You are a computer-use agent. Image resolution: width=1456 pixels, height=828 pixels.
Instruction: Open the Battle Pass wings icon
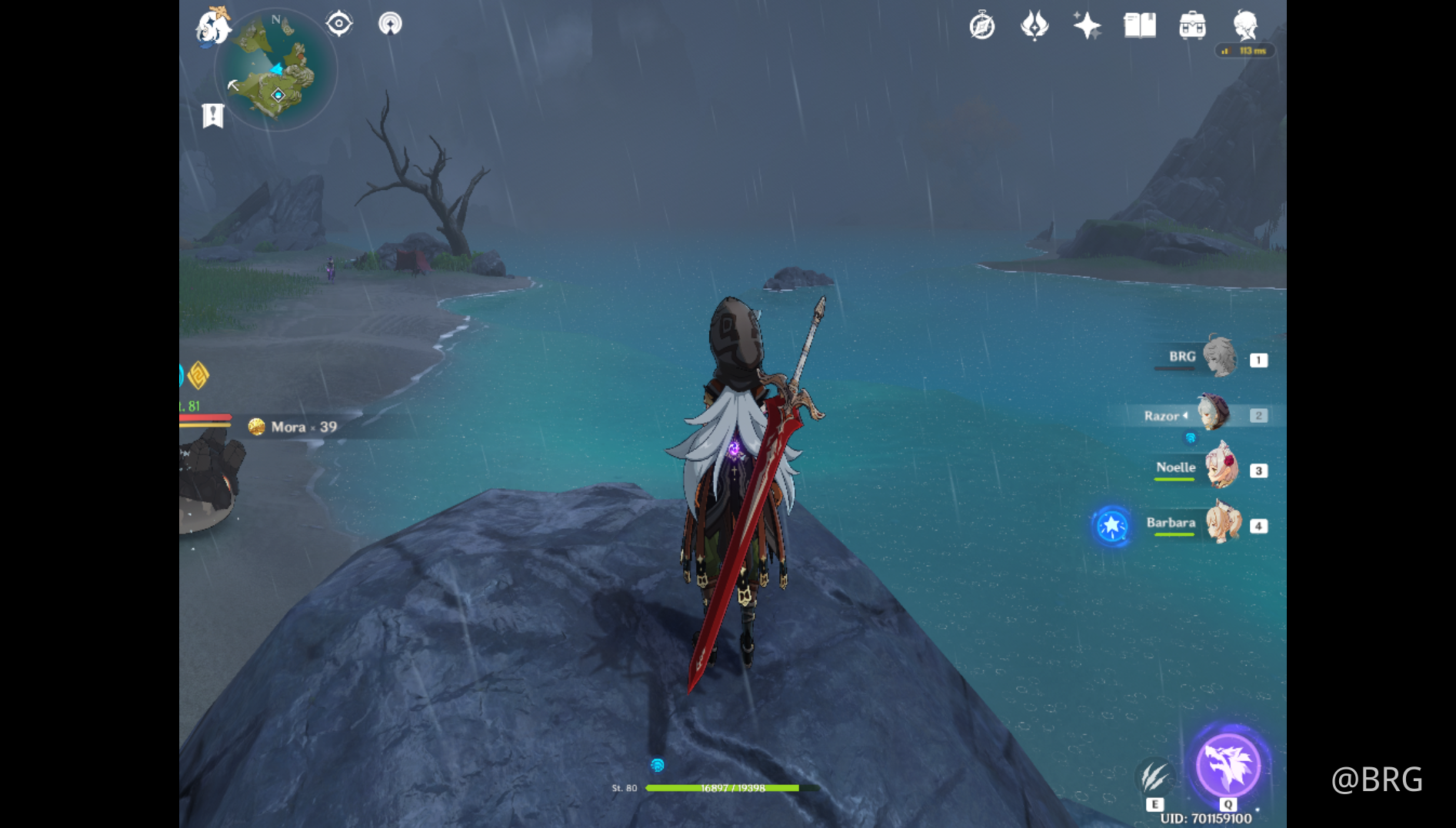pyautogui.click(x=1035, y=25)
